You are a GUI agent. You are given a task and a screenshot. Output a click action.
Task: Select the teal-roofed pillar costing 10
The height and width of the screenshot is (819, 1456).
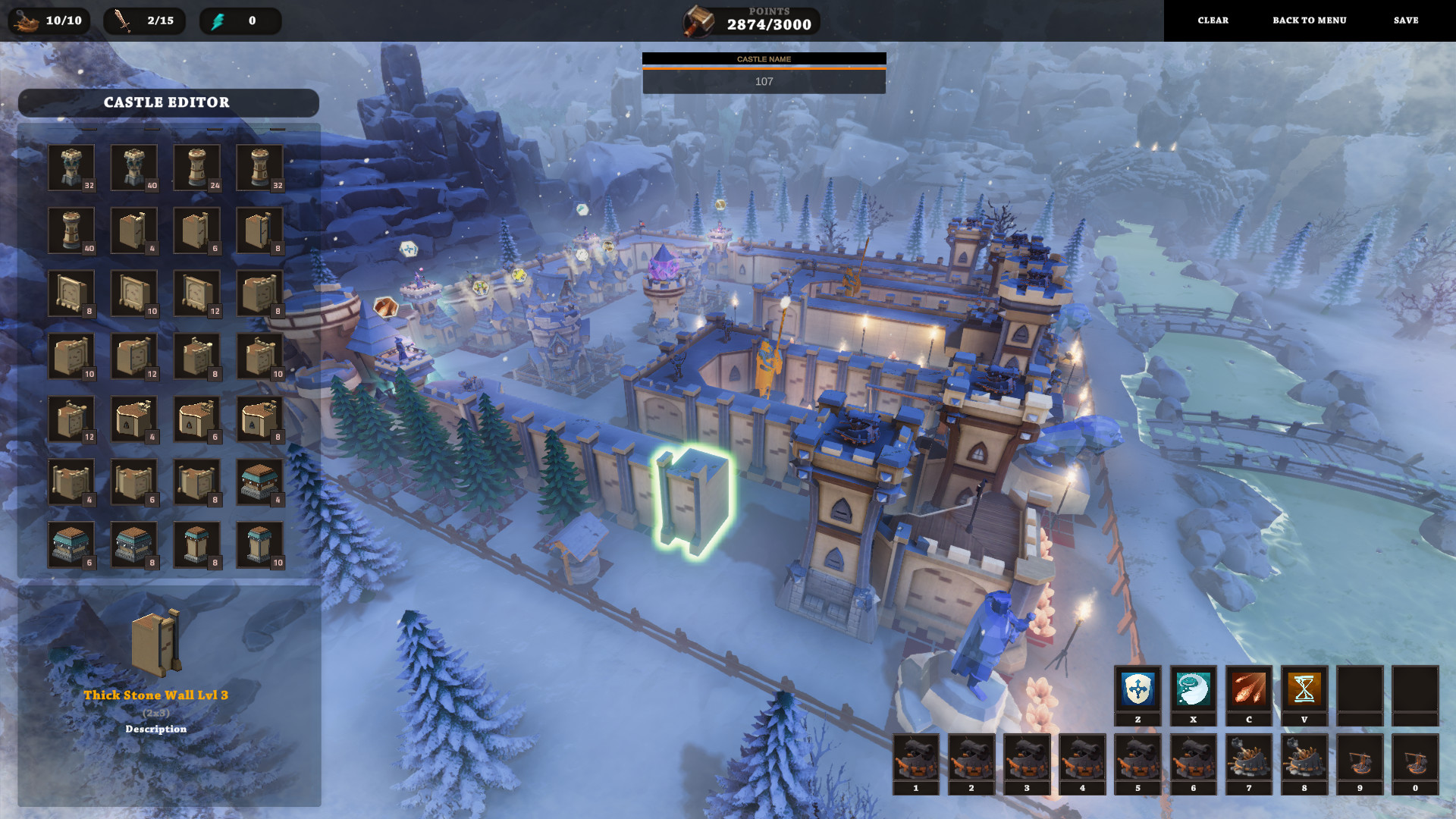coord(260,544)
